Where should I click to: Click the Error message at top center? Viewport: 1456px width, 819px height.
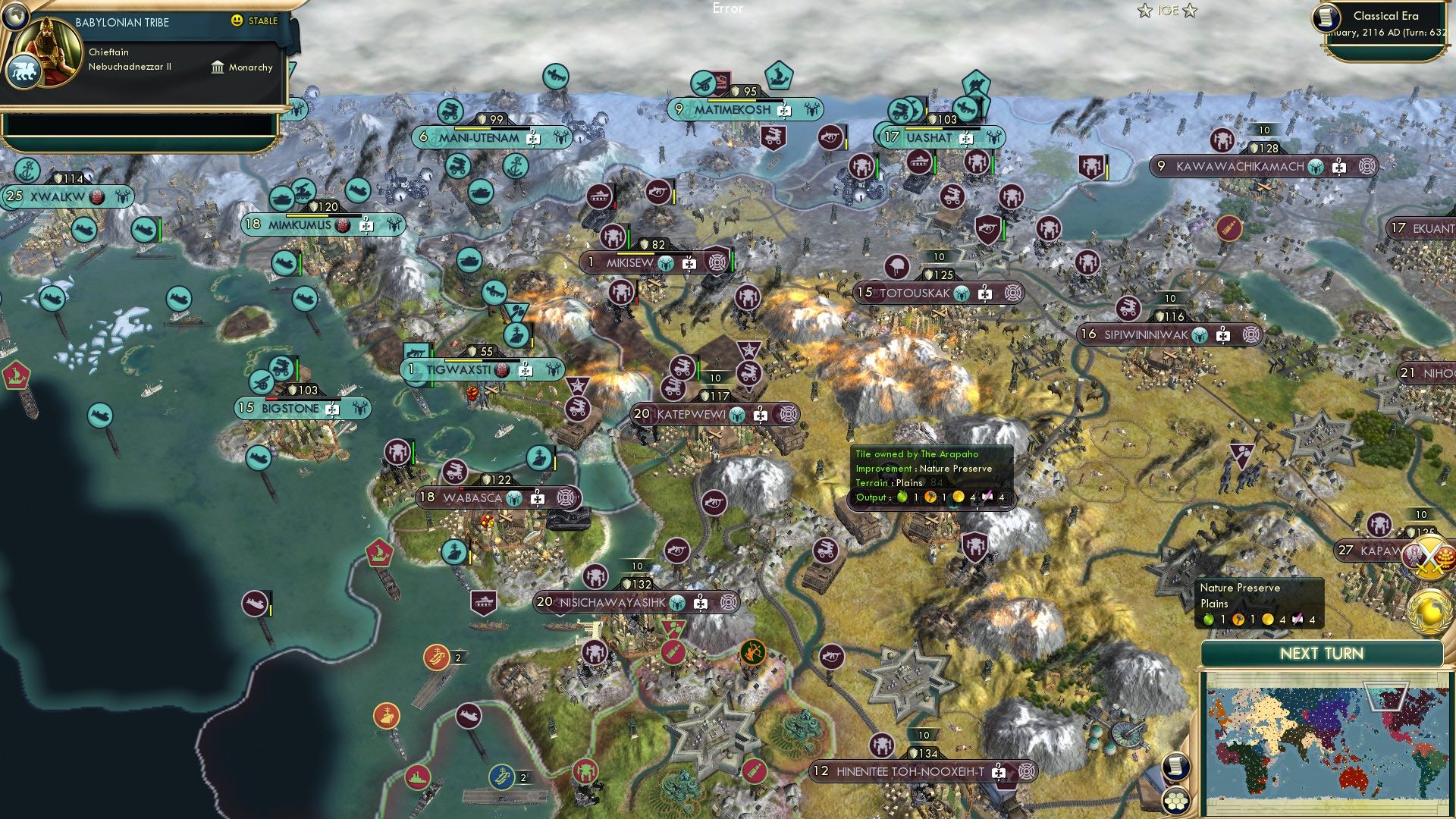(x=730, y=8)
